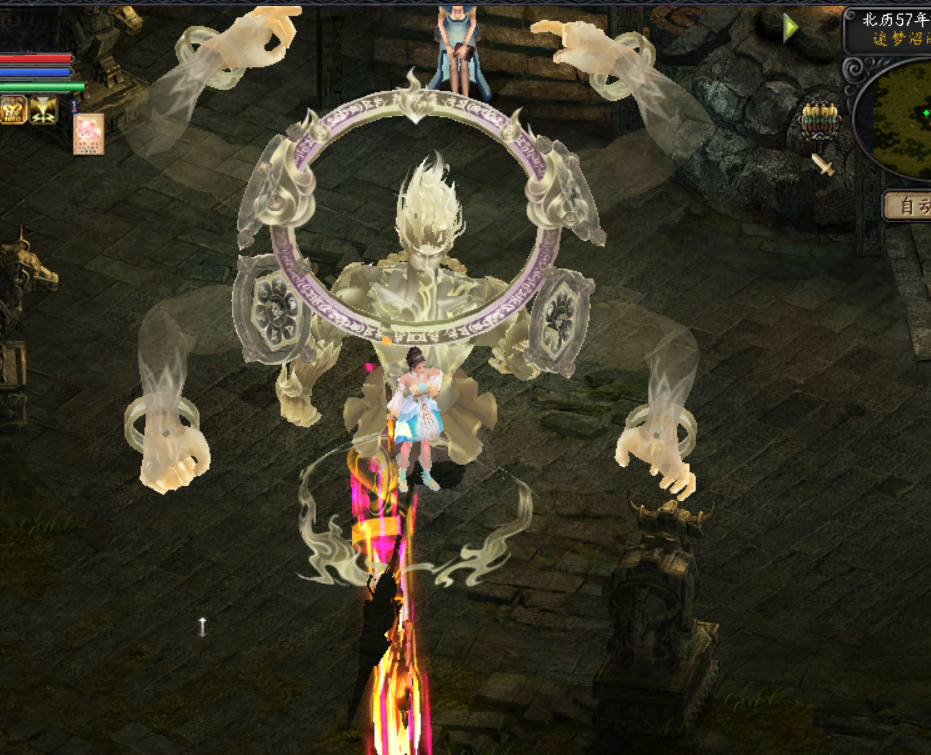Open the team formation soldiers icon
Viewport: 931px width, 755px height.
(819, 121)
